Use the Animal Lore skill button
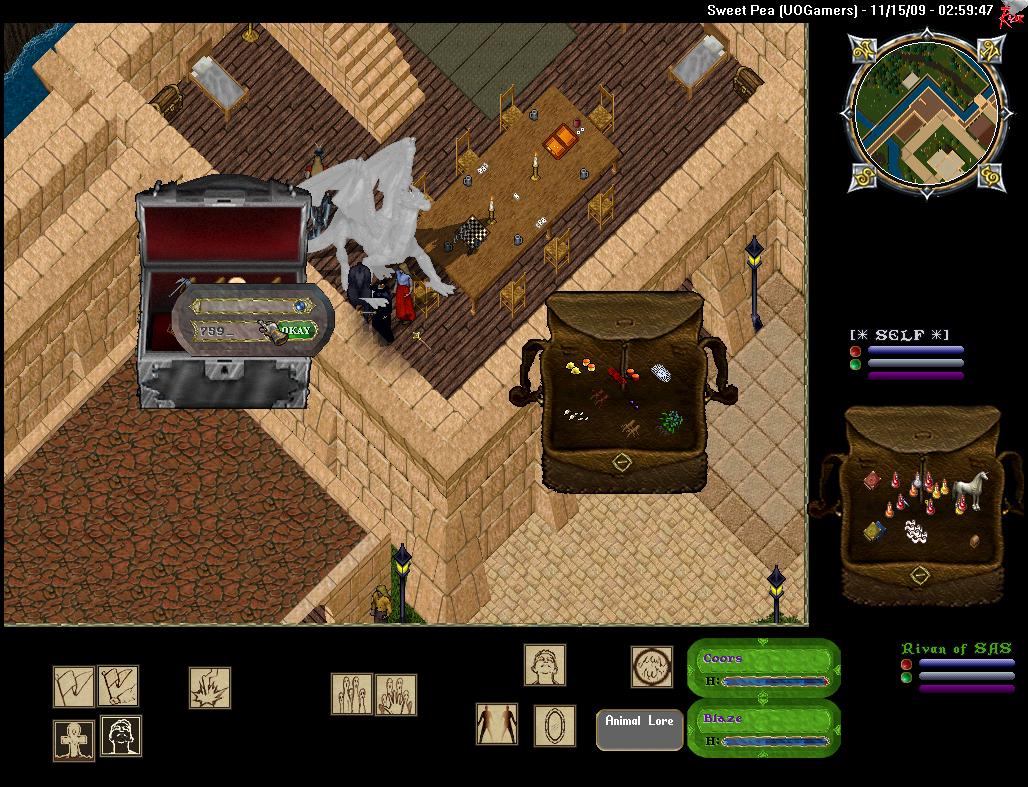 (x=639, y=729)
